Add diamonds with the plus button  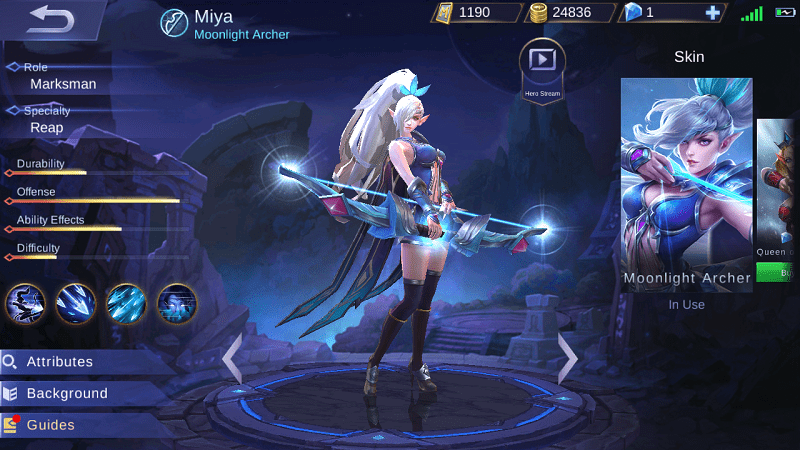click(712, 13)
